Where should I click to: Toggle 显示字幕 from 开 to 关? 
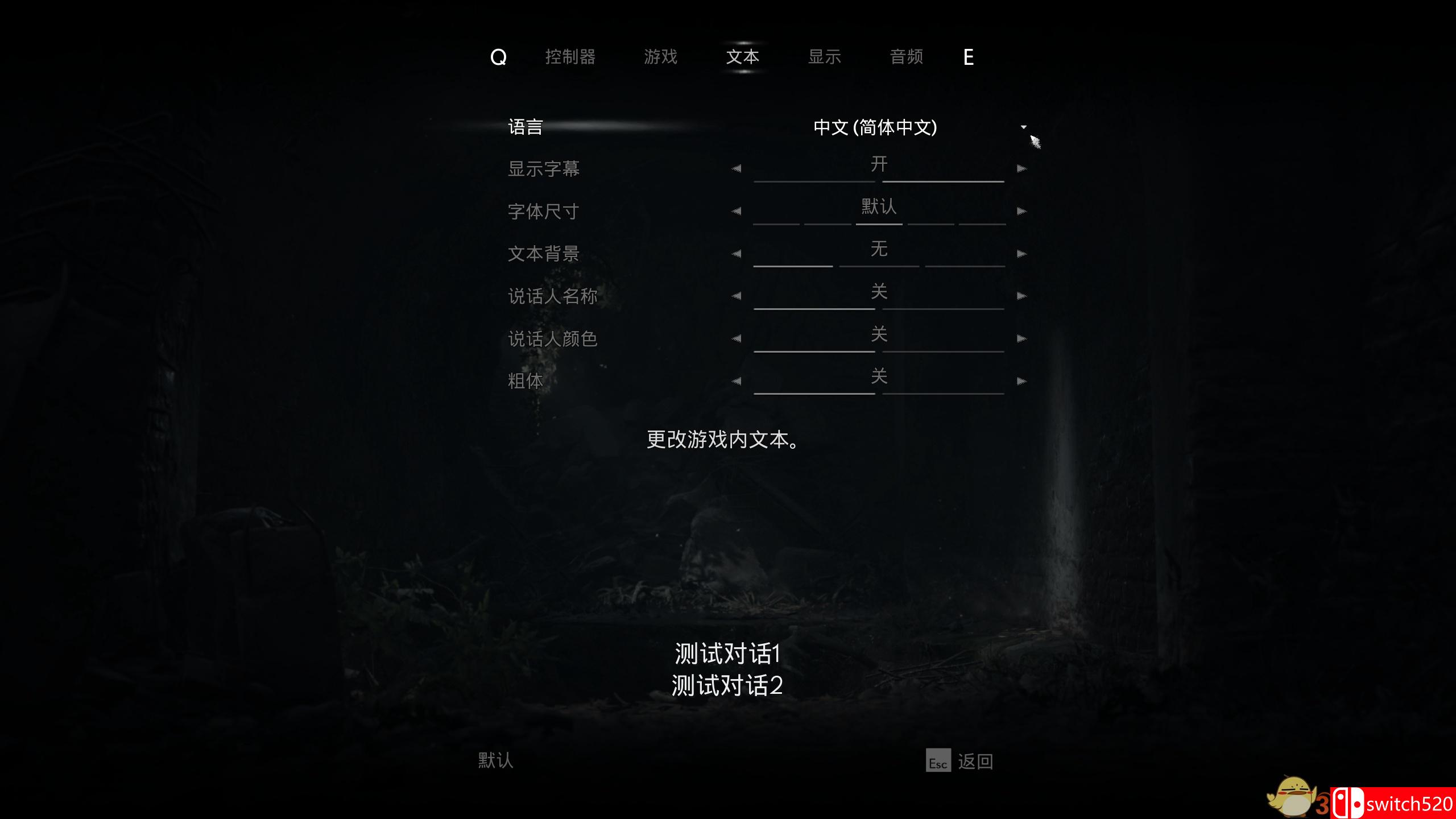[x=1022, y=168]
